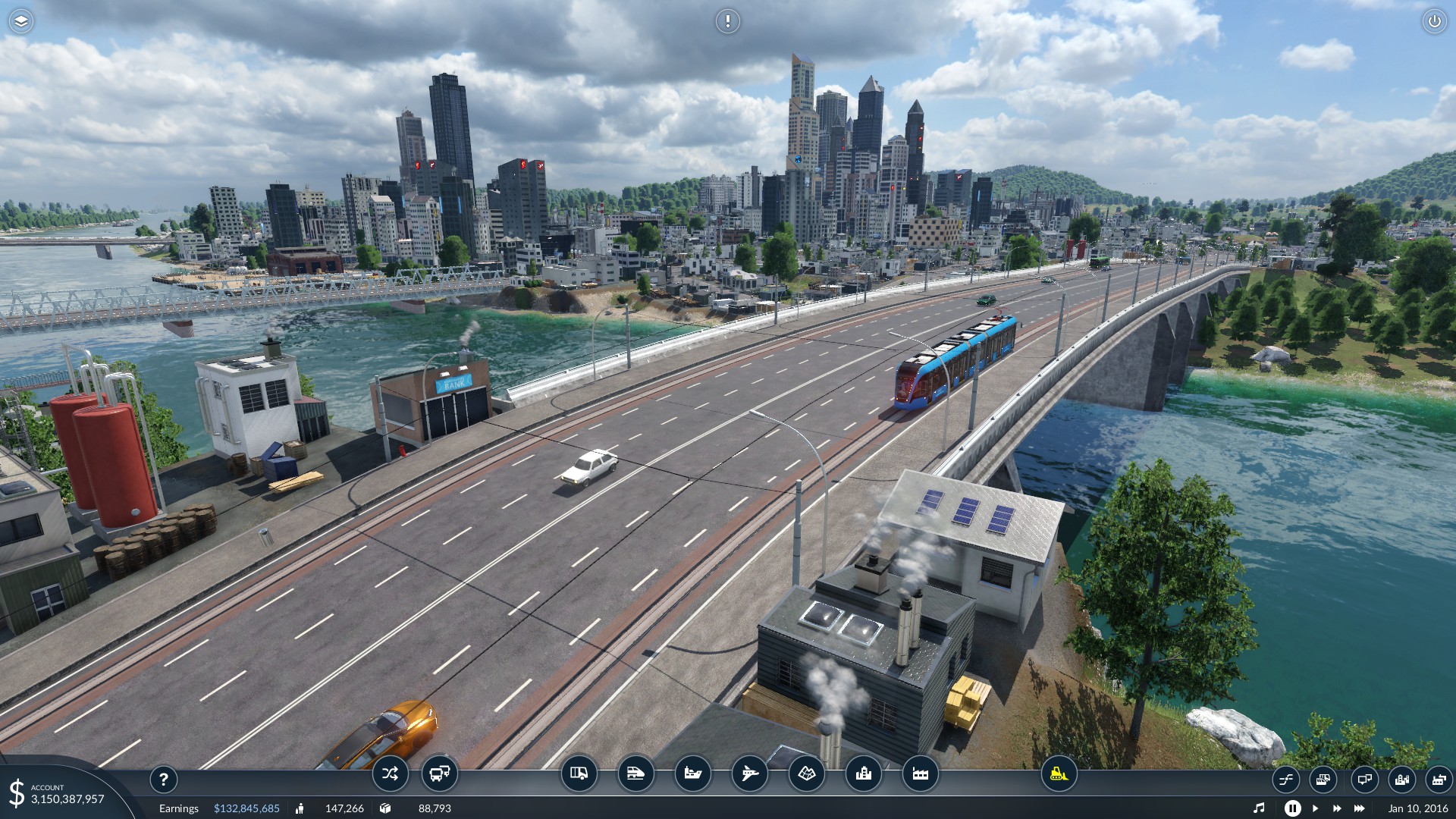Screen dimensions: 1456x819
Task: Open the terrain landscaping tool
Action: click(806, 773)
